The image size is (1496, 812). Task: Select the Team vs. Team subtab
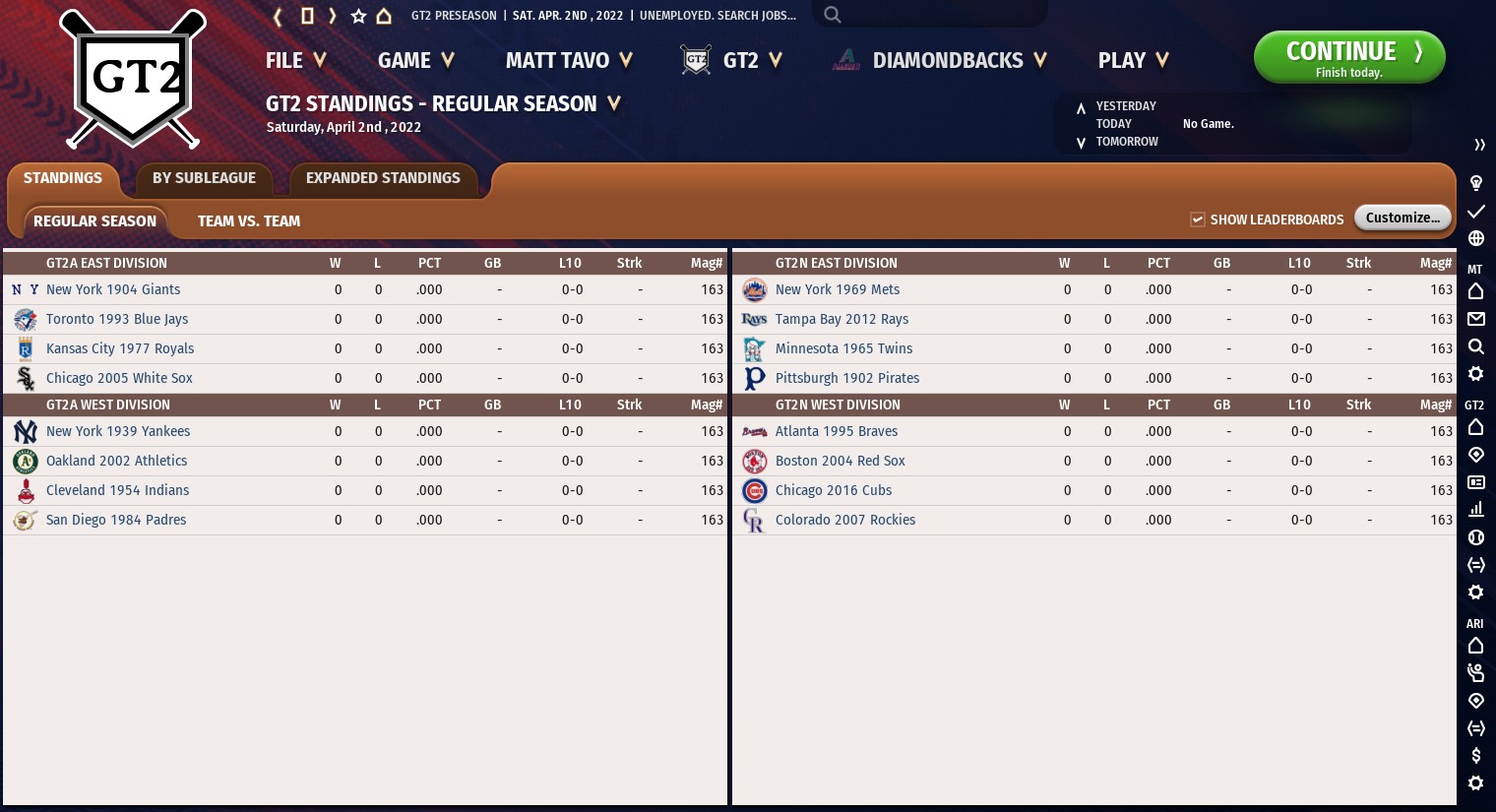pos(249,221)
